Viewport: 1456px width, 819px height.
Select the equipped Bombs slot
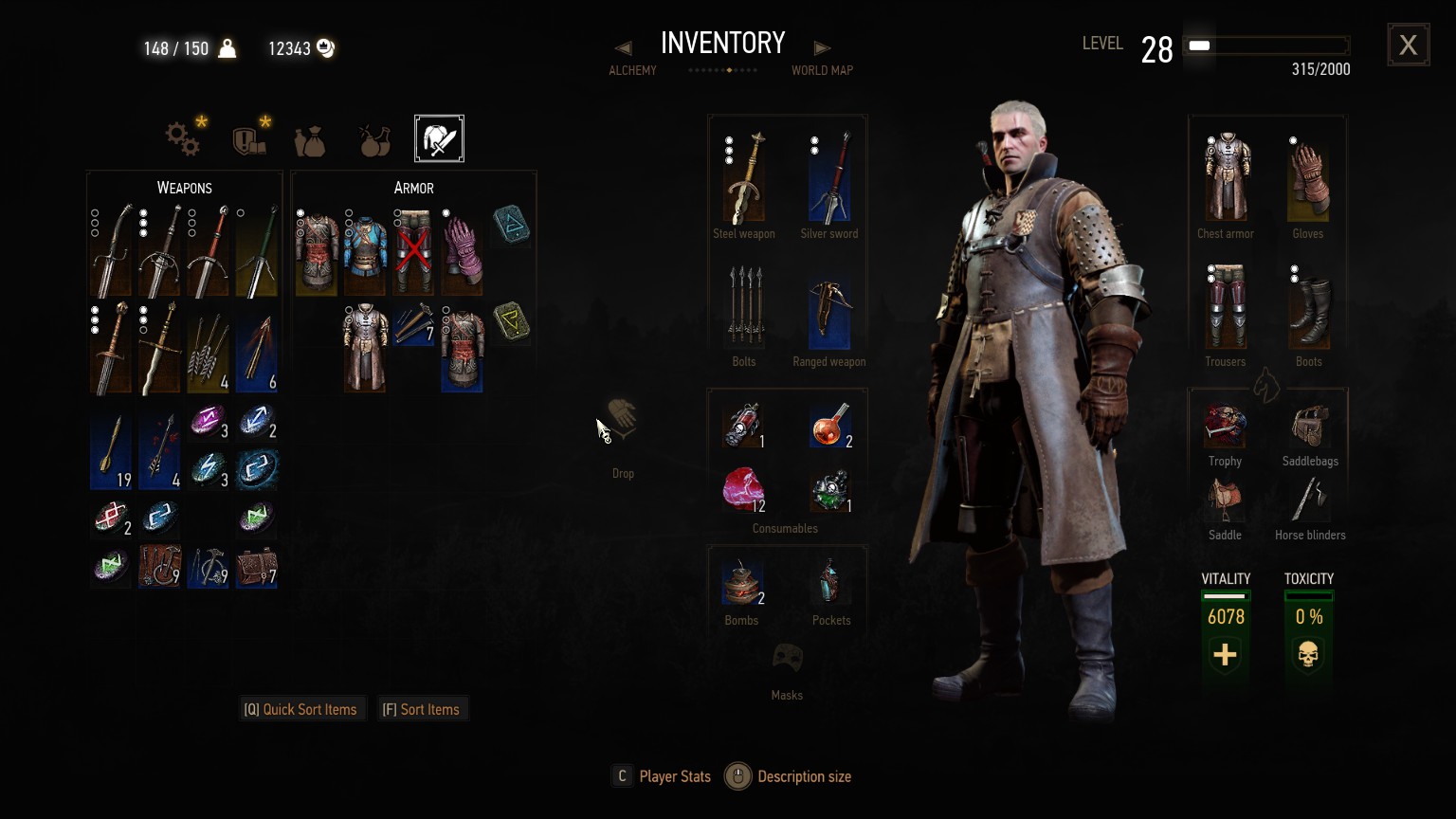[x=741, y=583]
